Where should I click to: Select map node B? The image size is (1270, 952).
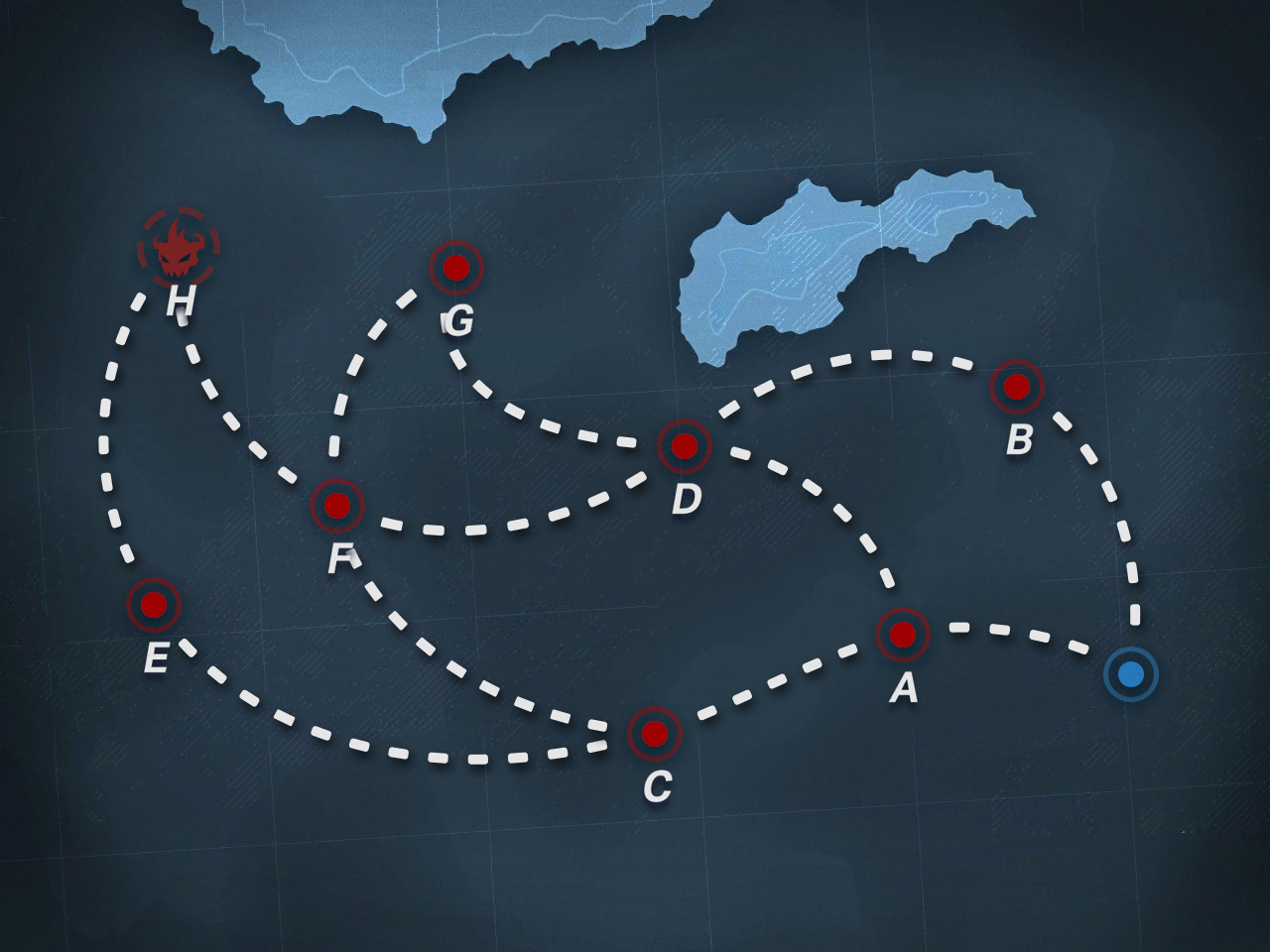[x=1017, y=387]
